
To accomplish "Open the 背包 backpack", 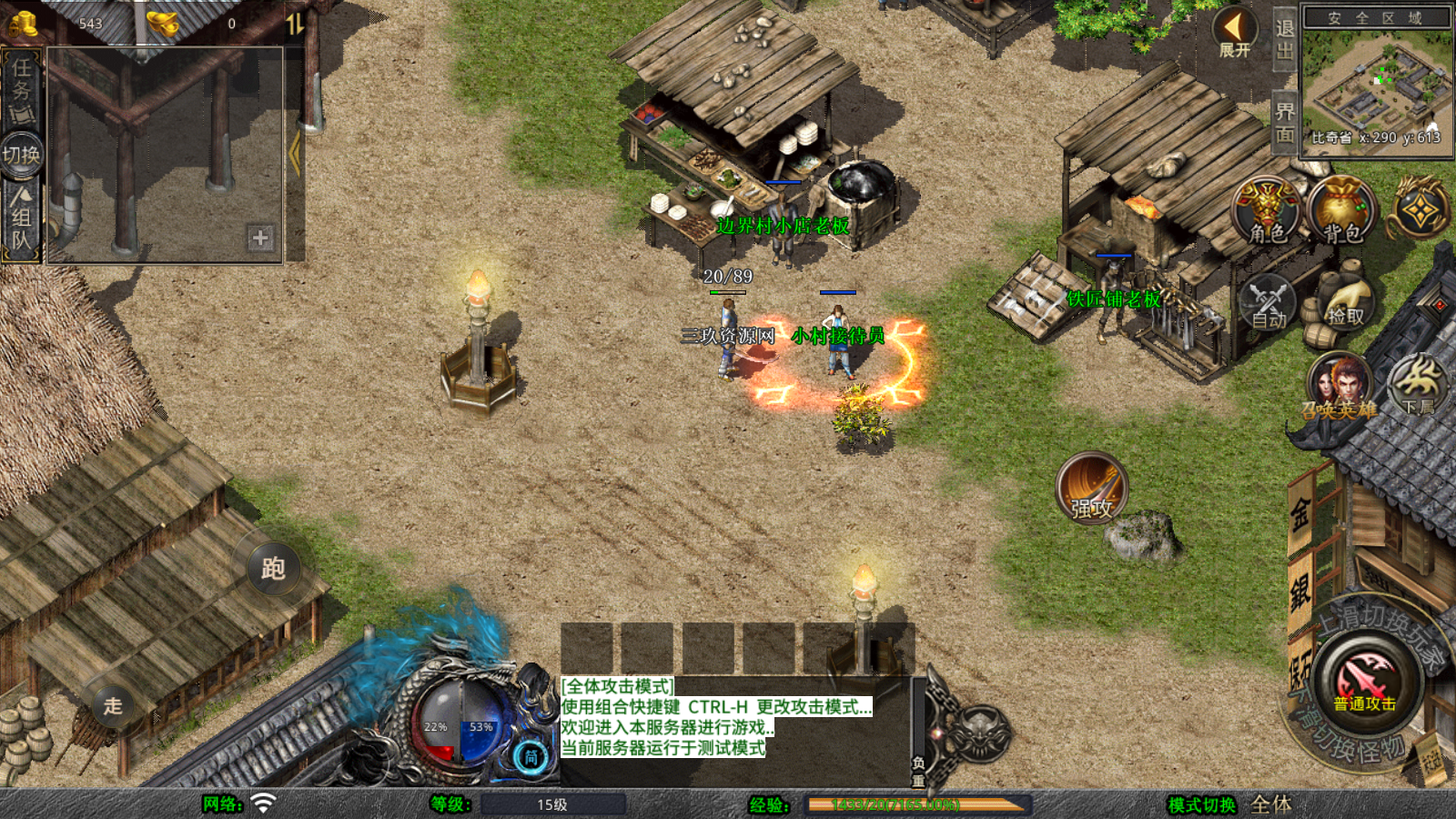I will [x=1341, y=211].
